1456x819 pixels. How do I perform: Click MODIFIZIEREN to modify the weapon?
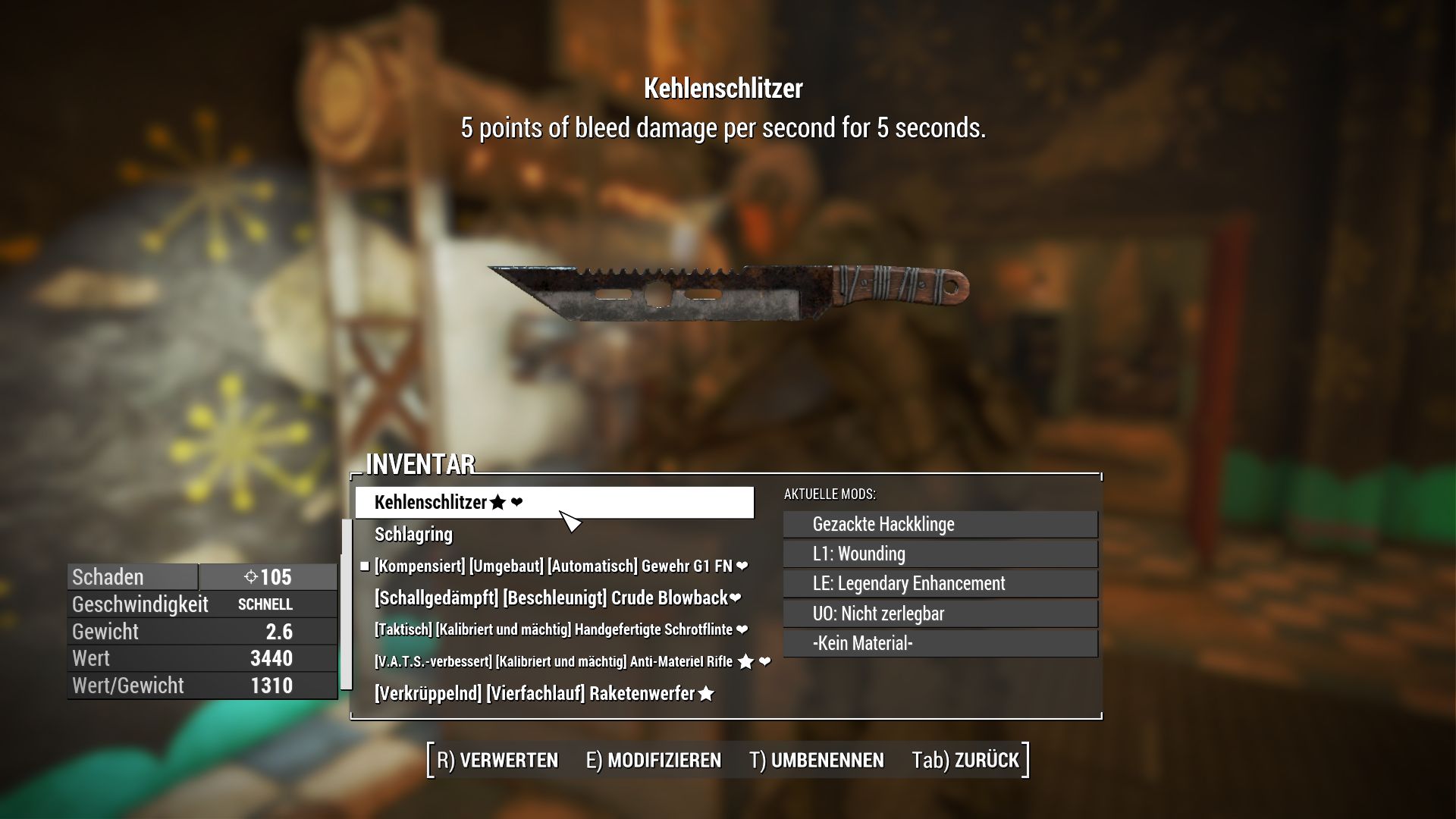pyautogui.click(x=654, y=760)
